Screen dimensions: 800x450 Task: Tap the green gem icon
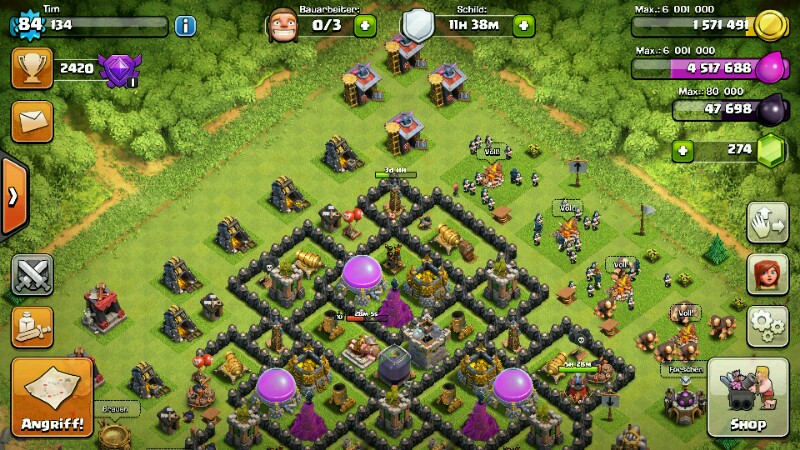(x=770, y=151)
